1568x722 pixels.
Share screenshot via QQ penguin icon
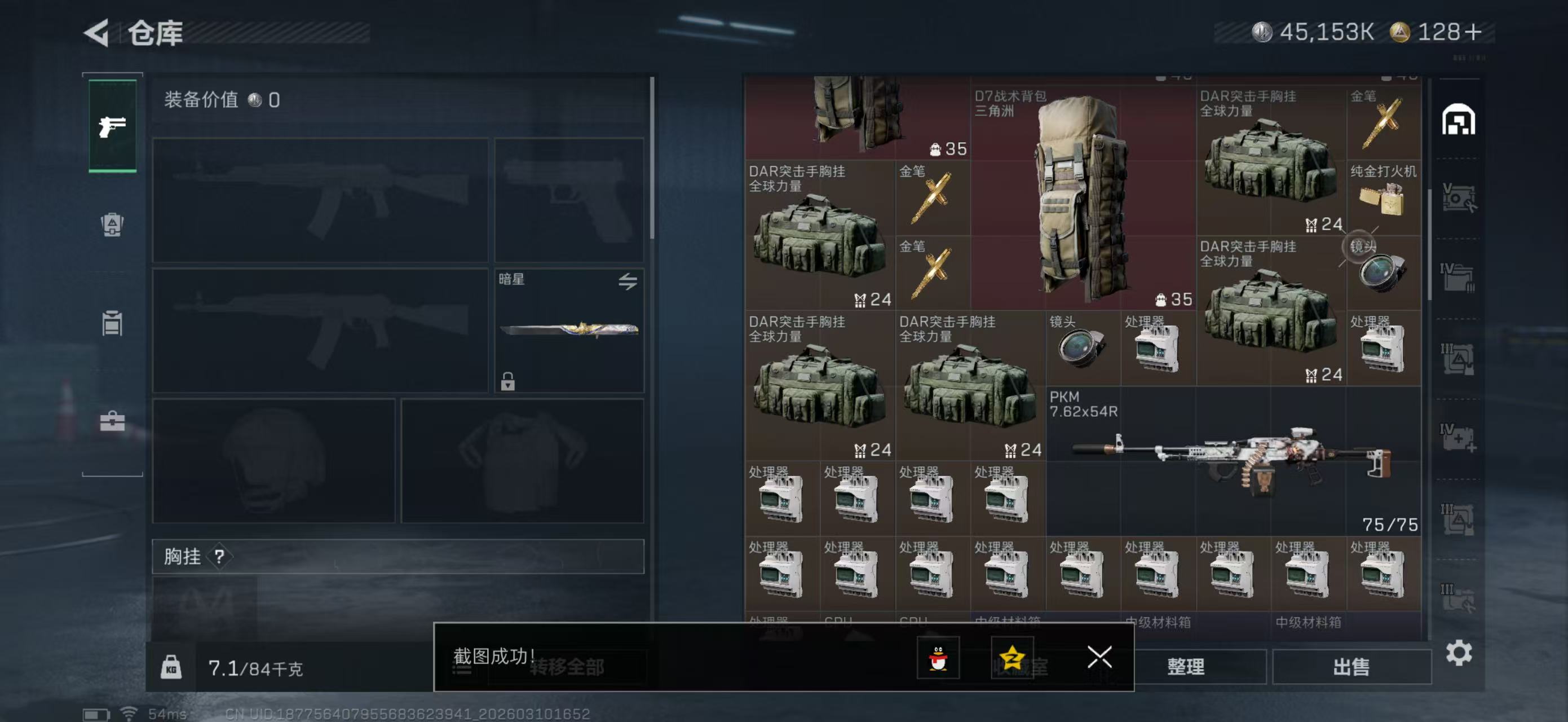pyautogui.click(x=938, y=658)
